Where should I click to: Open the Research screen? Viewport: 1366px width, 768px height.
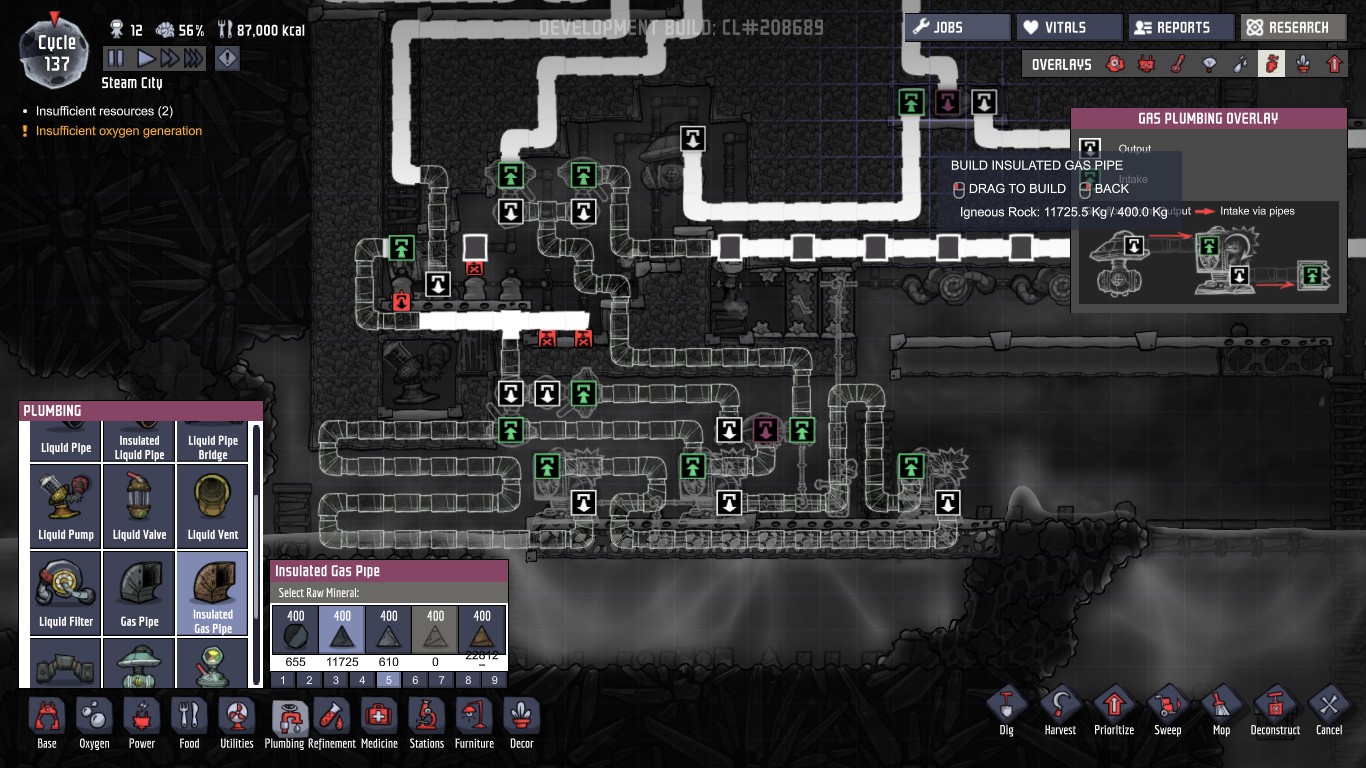pos(1292,27)
